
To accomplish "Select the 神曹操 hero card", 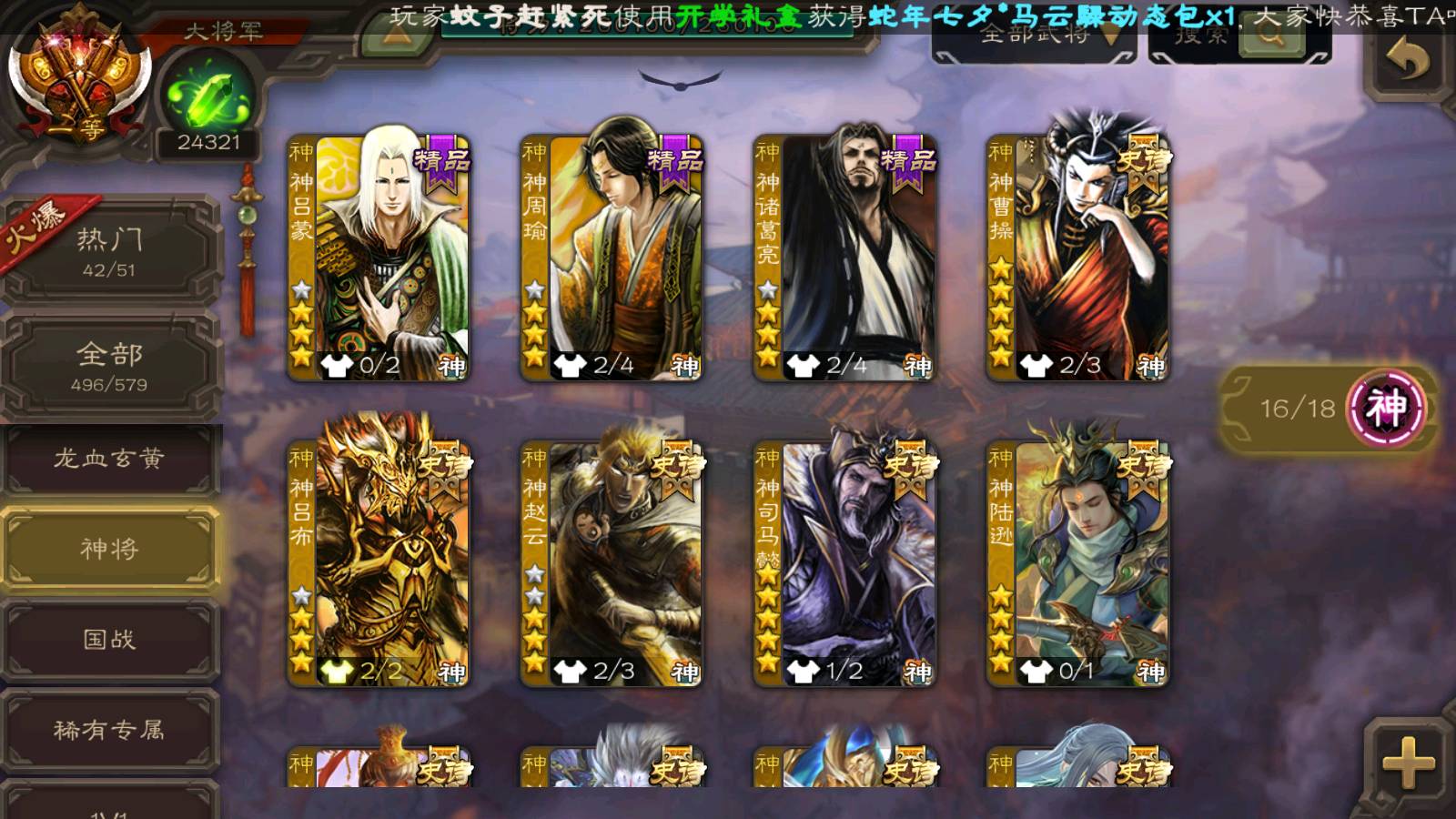I will (x=1077, y=257).
